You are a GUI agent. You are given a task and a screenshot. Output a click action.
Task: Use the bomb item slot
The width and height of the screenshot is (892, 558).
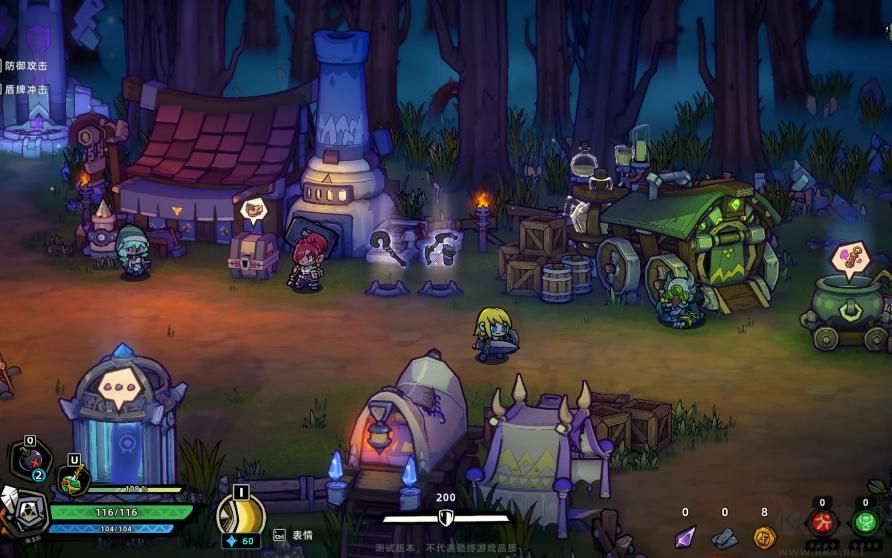point(31,462)
